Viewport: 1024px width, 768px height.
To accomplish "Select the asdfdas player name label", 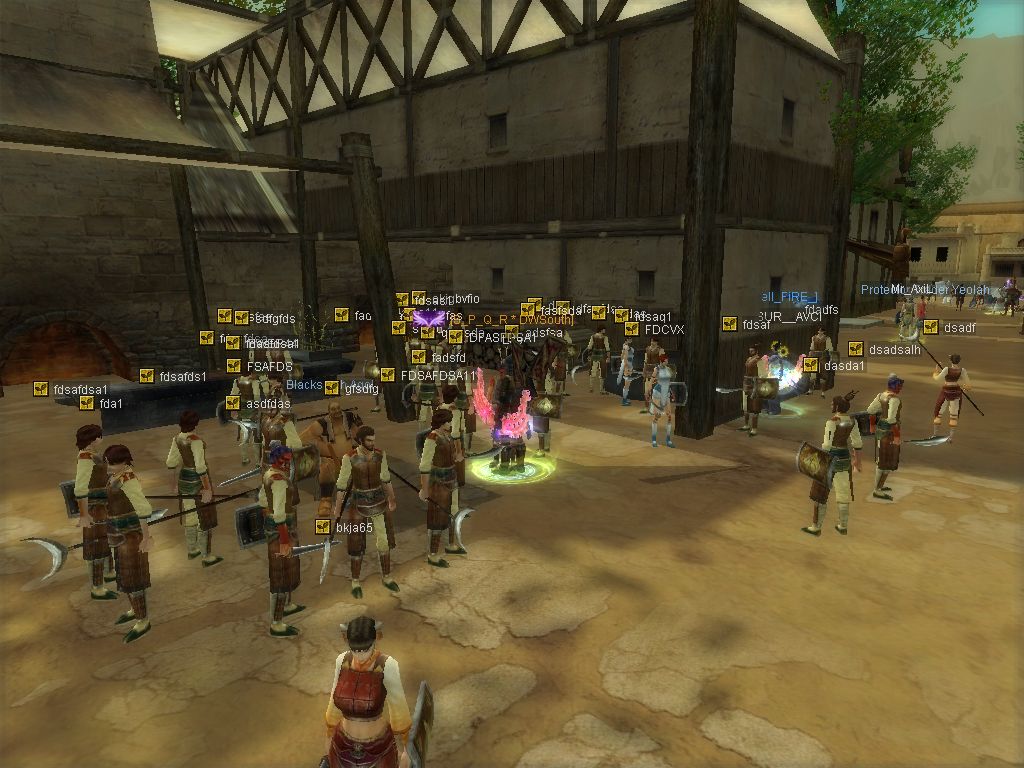I will [x=267, y=403].
